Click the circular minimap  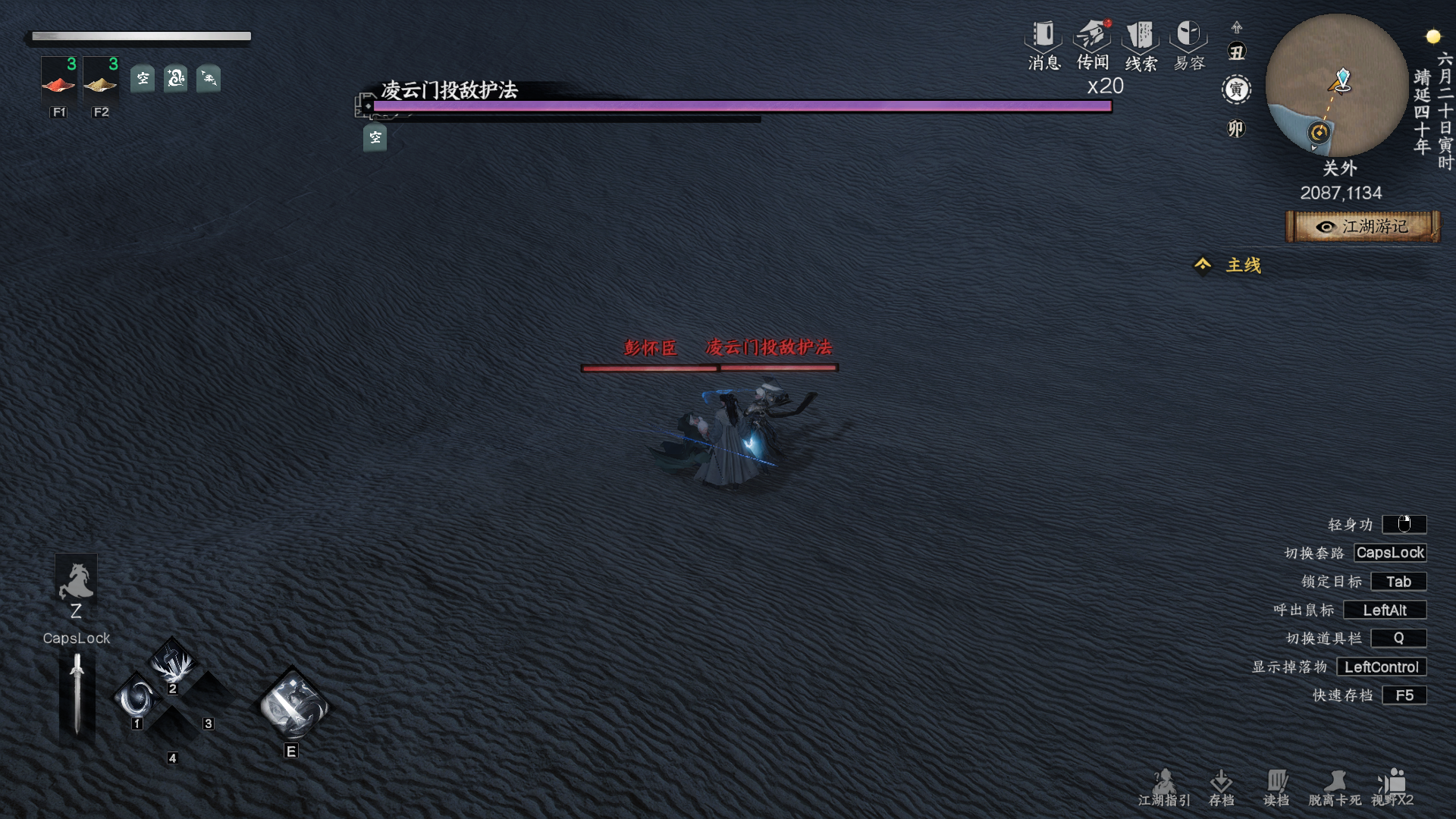[x=1336, y=85]
